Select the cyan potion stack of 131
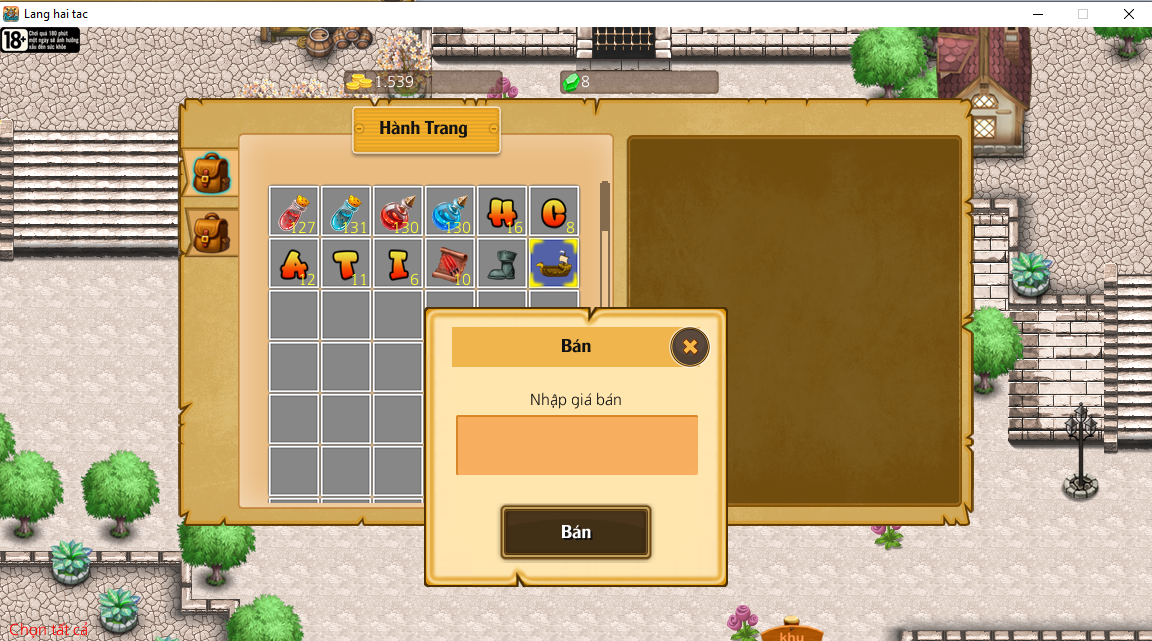This screenshot has height=641, width=1152. pos(346,212)
